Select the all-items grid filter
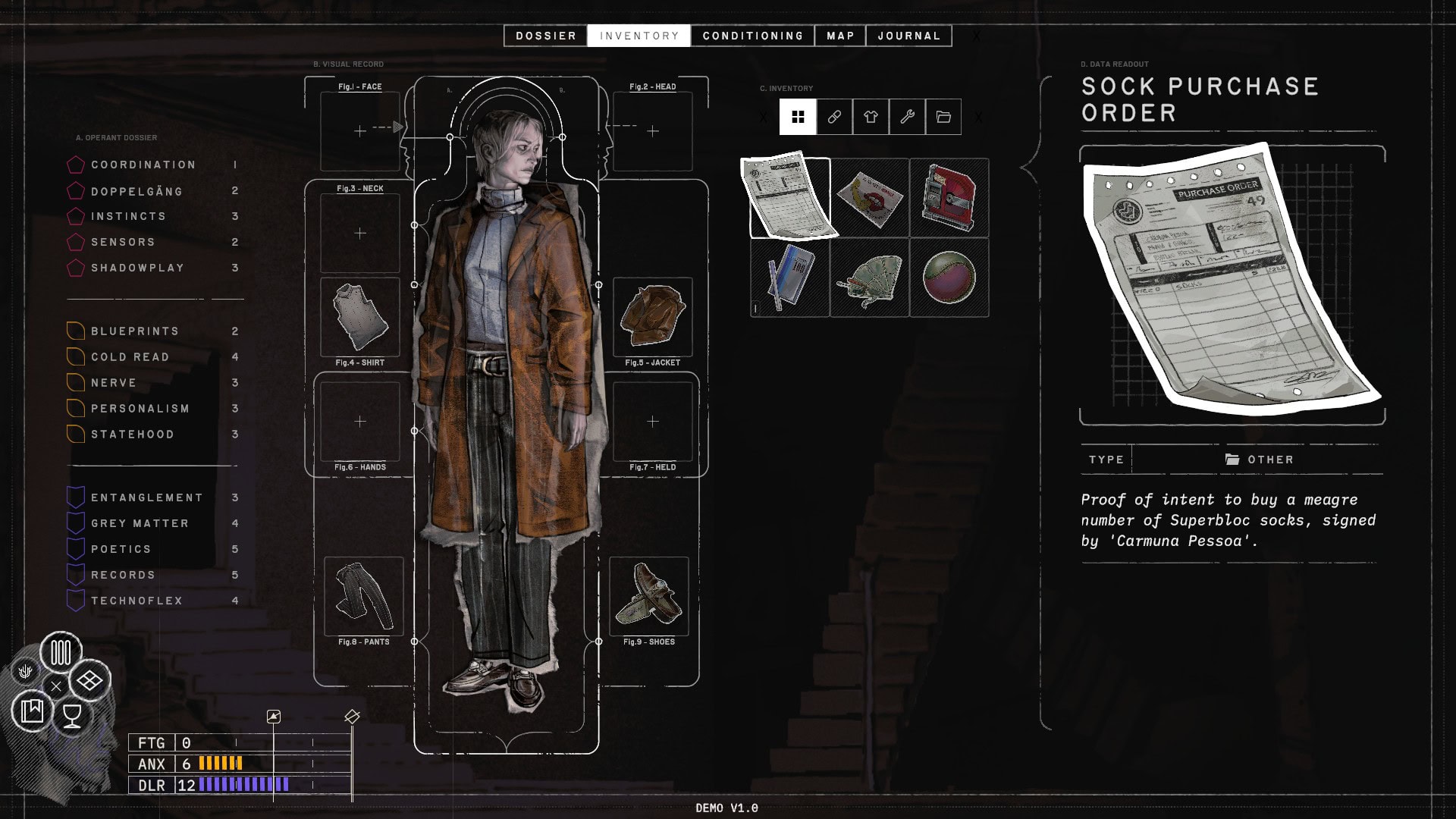The image size is (1456, 819). pyautogui.click(x=798, y=117)
